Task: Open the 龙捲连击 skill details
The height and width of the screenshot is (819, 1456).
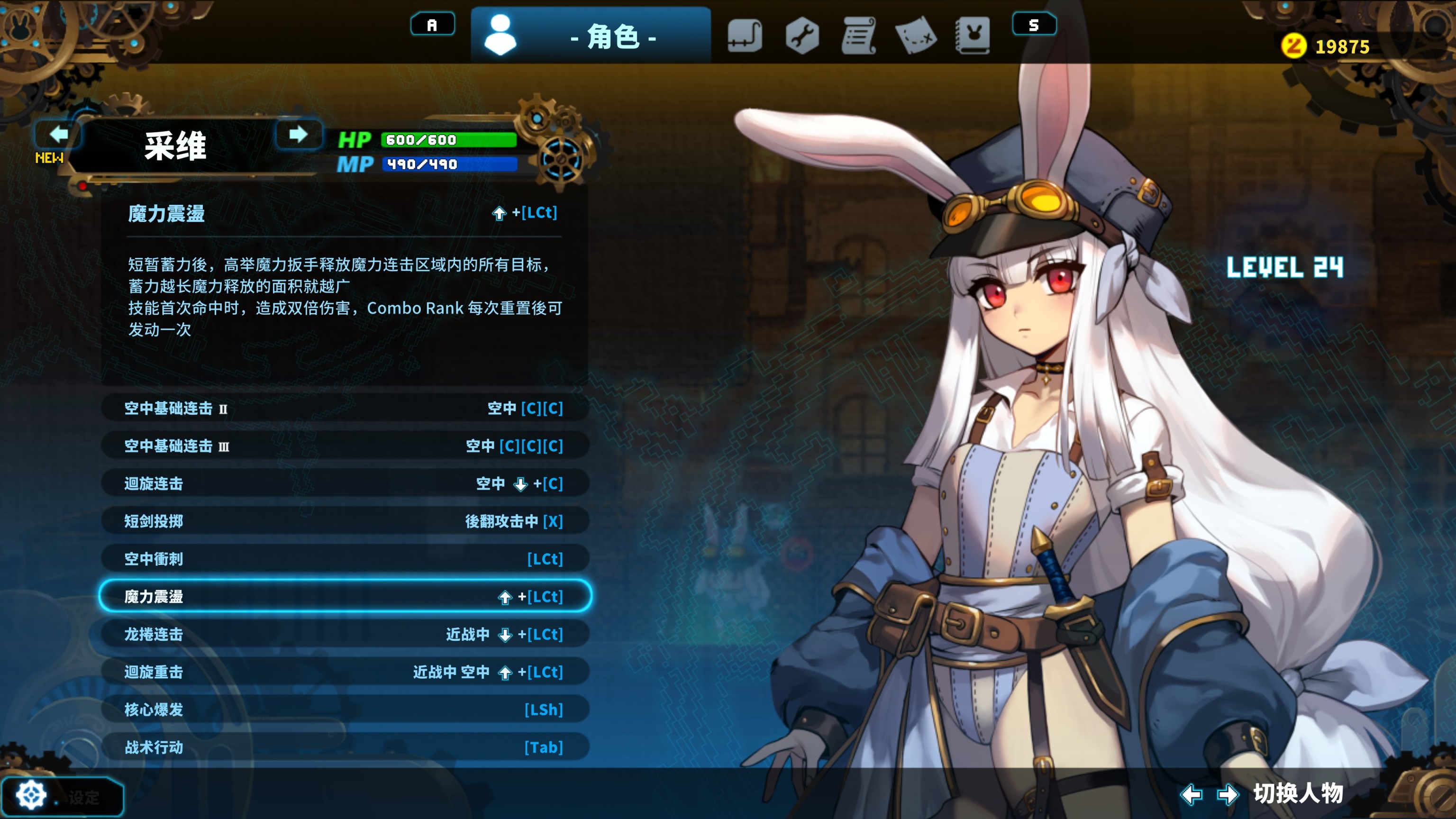Action: pos(344,634)
